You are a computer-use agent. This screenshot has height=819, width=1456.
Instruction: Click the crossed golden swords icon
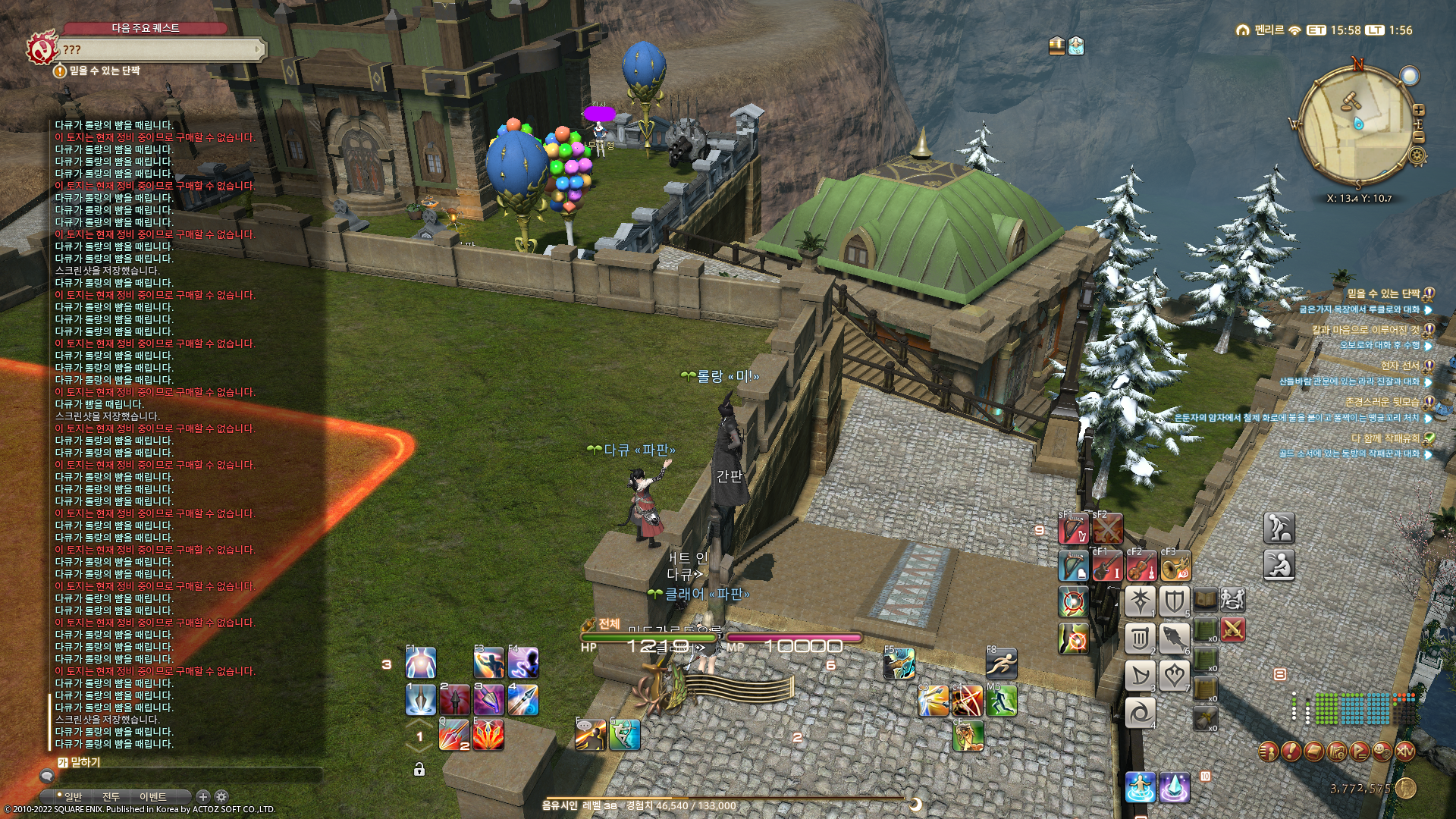pos(1233,629)
